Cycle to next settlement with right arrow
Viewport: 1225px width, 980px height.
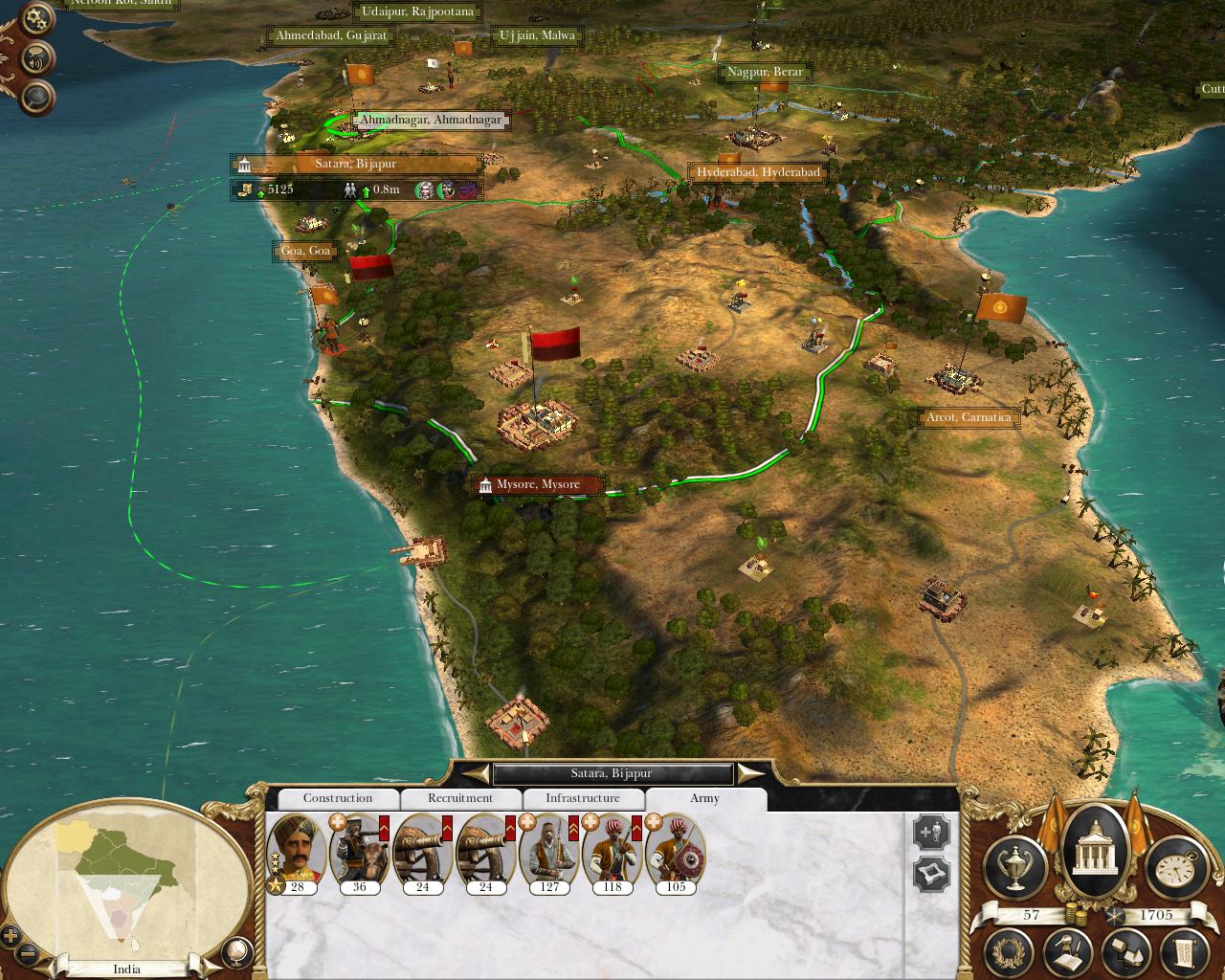(x=751, y=772)
